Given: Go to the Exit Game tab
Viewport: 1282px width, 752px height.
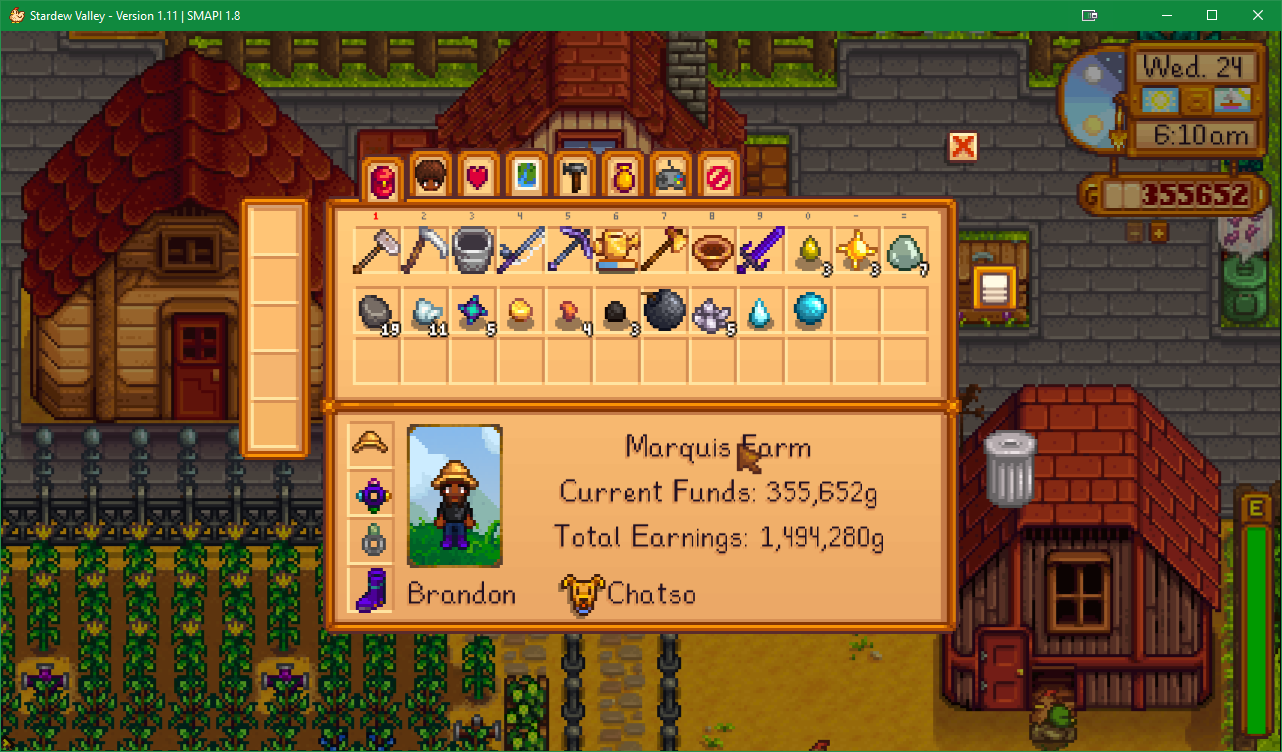Looking at the screenshot, I should (x=718, y=178).
